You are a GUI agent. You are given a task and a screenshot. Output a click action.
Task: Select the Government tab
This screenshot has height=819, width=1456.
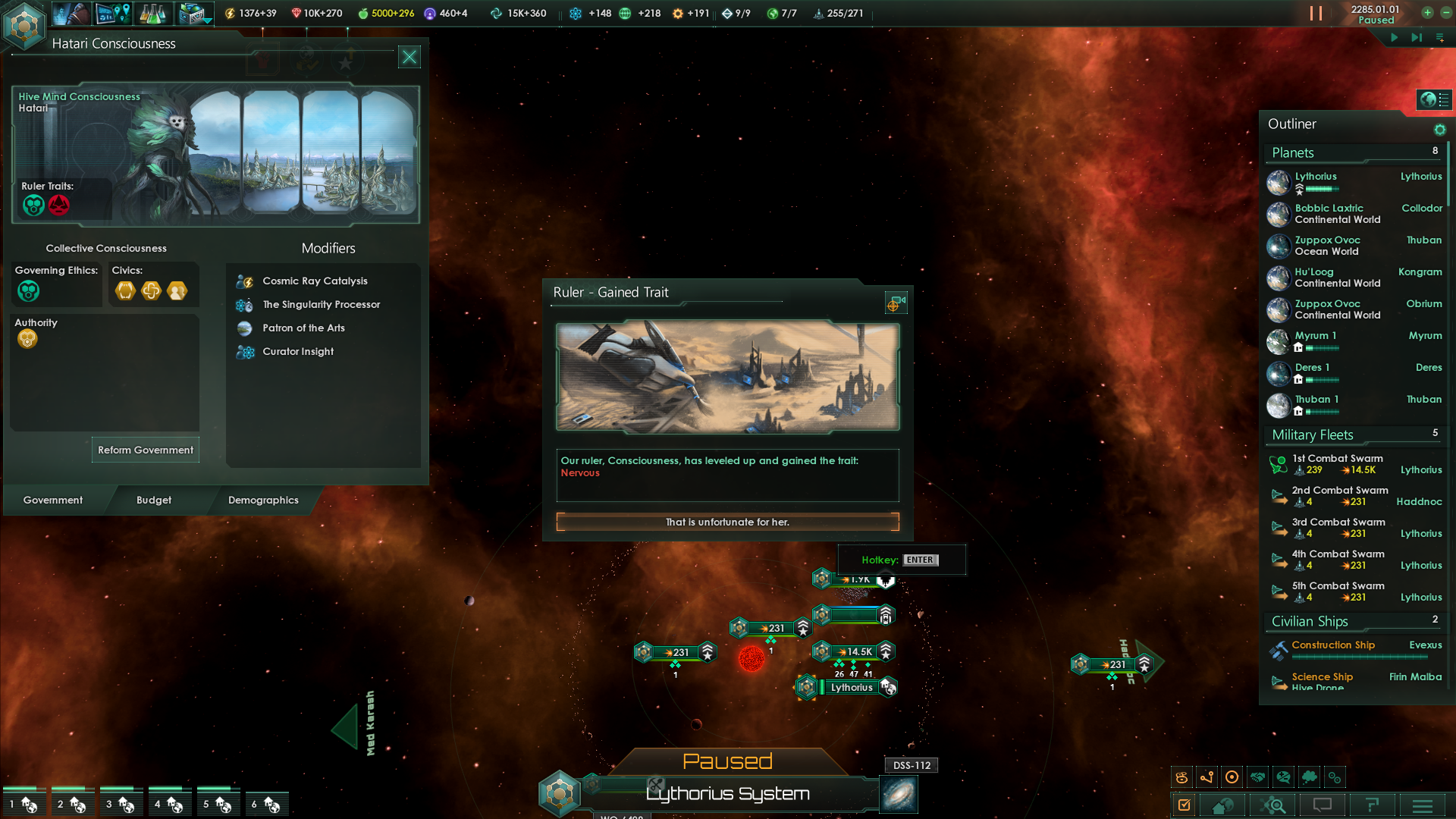tap(53, 500)
